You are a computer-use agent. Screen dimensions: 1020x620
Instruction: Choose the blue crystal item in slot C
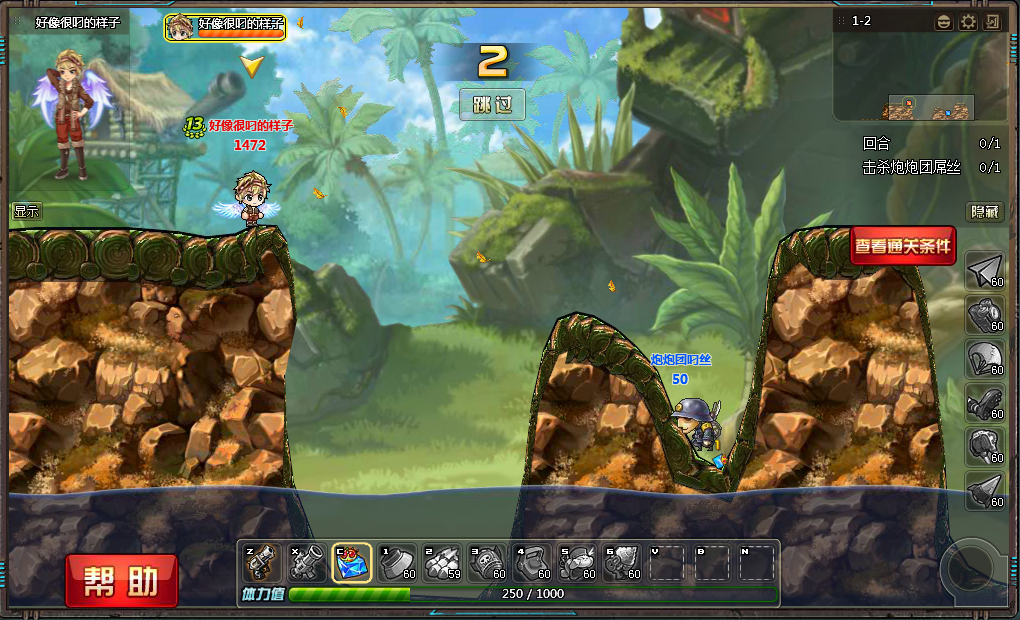click(352, 563)
